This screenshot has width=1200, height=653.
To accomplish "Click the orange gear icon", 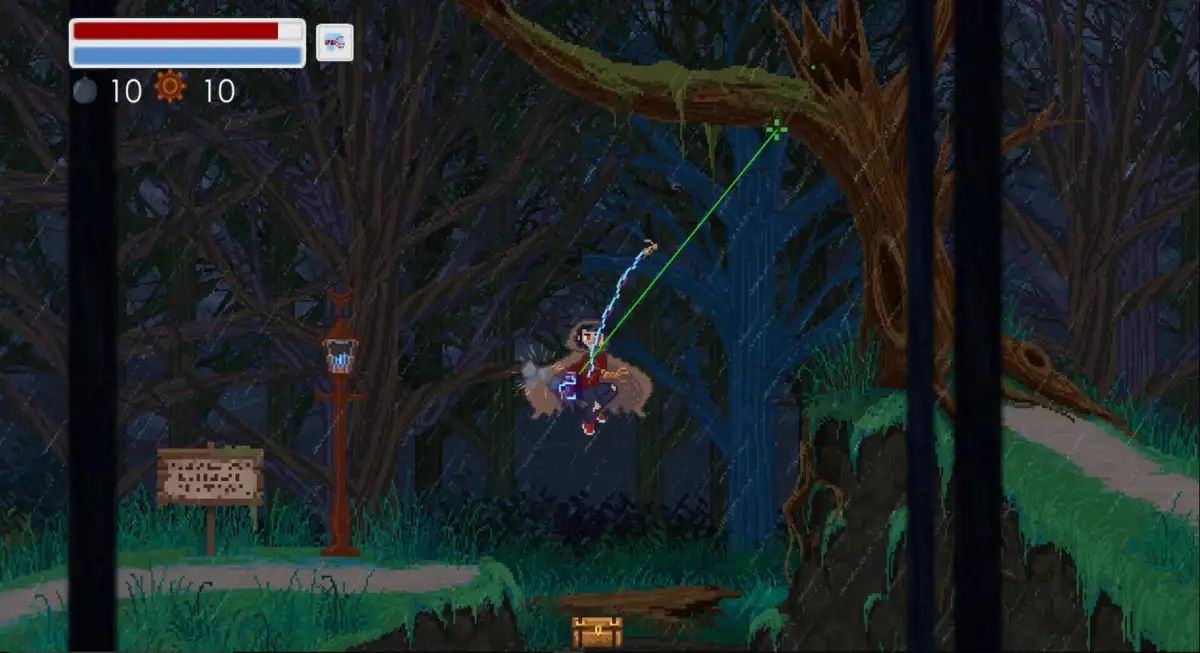I will (x=170, y=90).
